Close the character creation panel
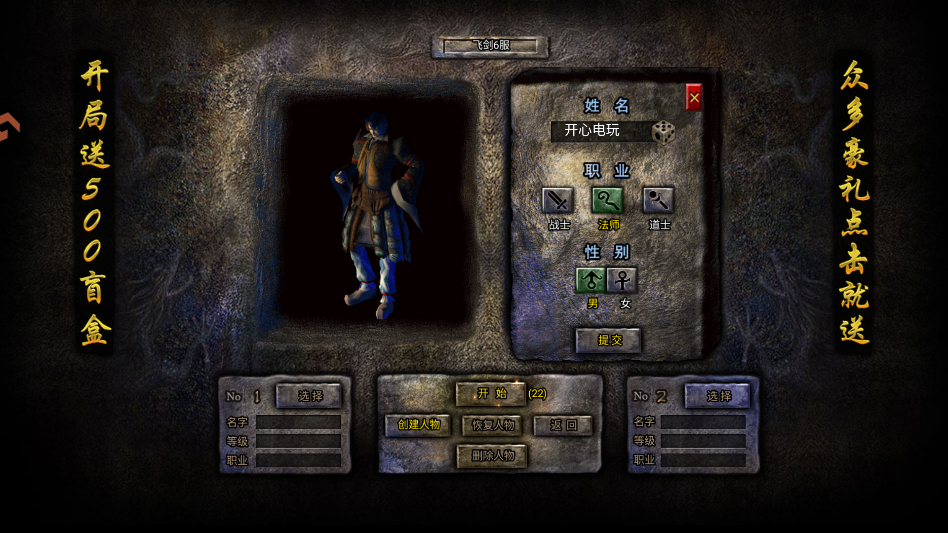The width and height of the screenshot is (948, 533). pyautogui.click(x=694, y=97)
